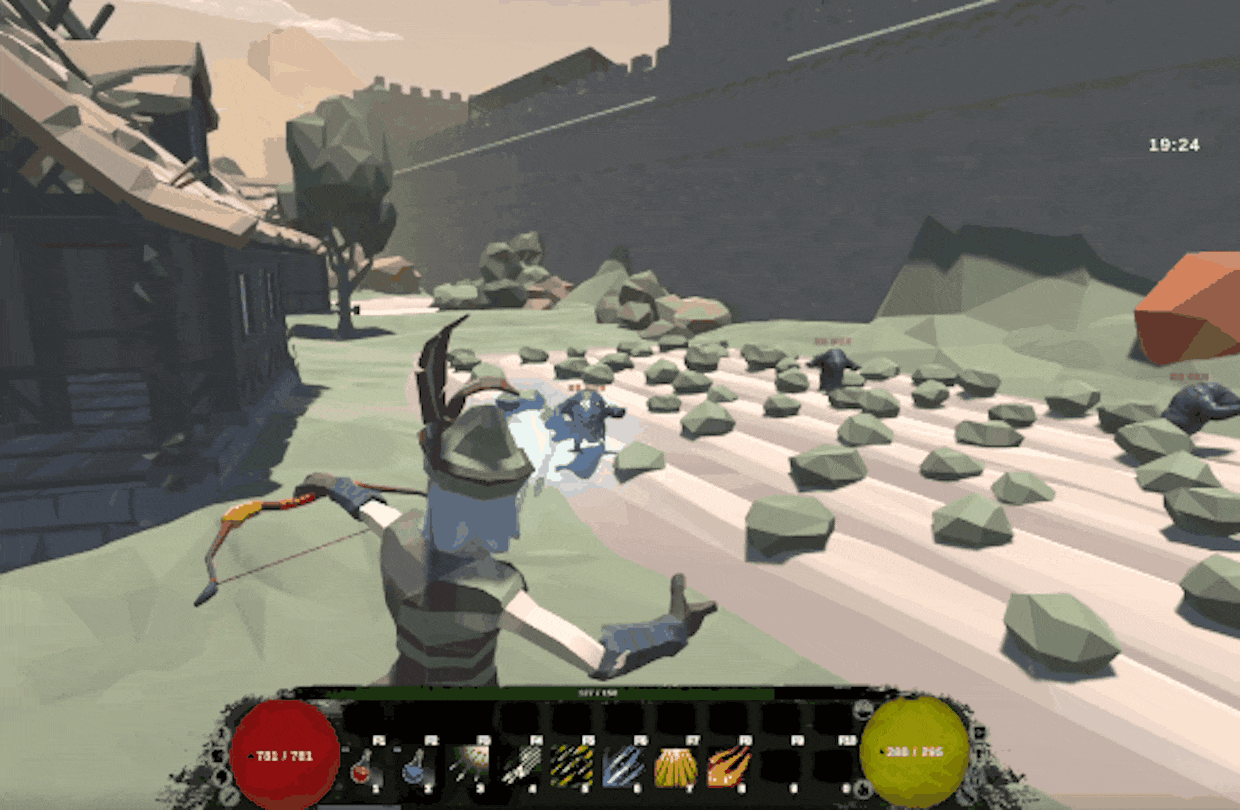Activate the white arrow volley skill
The image size is (1240, 810).
click(519, 766)
